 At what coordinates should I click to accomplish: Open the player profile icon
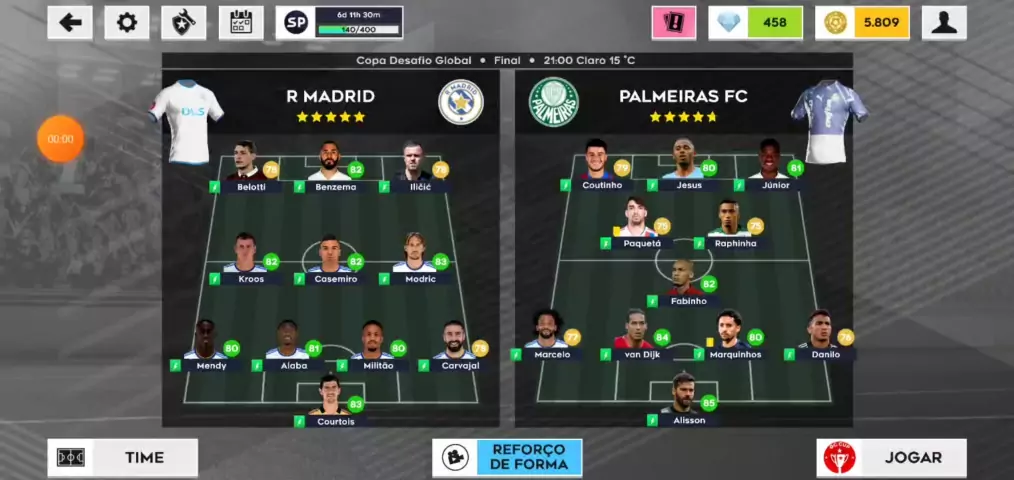pyautogui.click(x=943, y=22)
